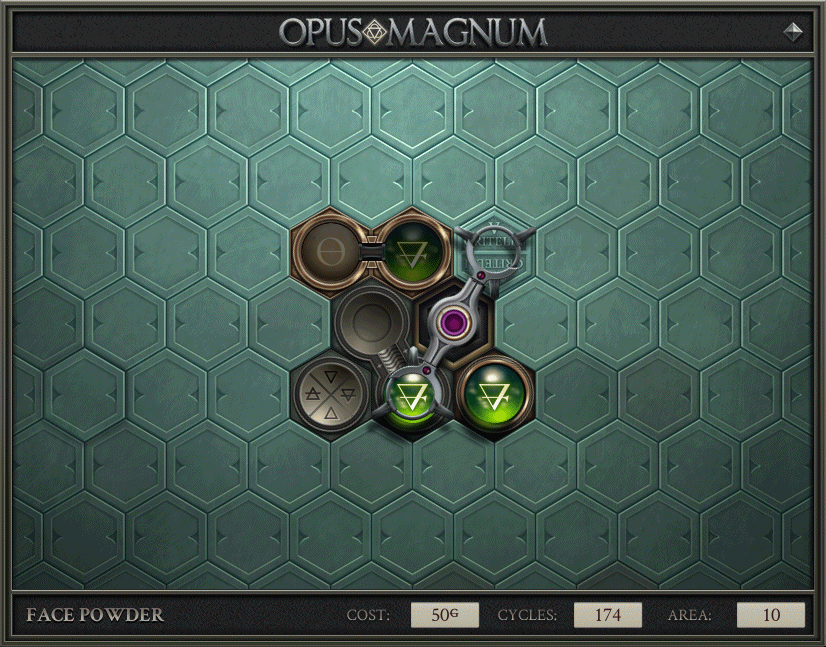Select the glyph with four element symbols

tap(330, 395)
